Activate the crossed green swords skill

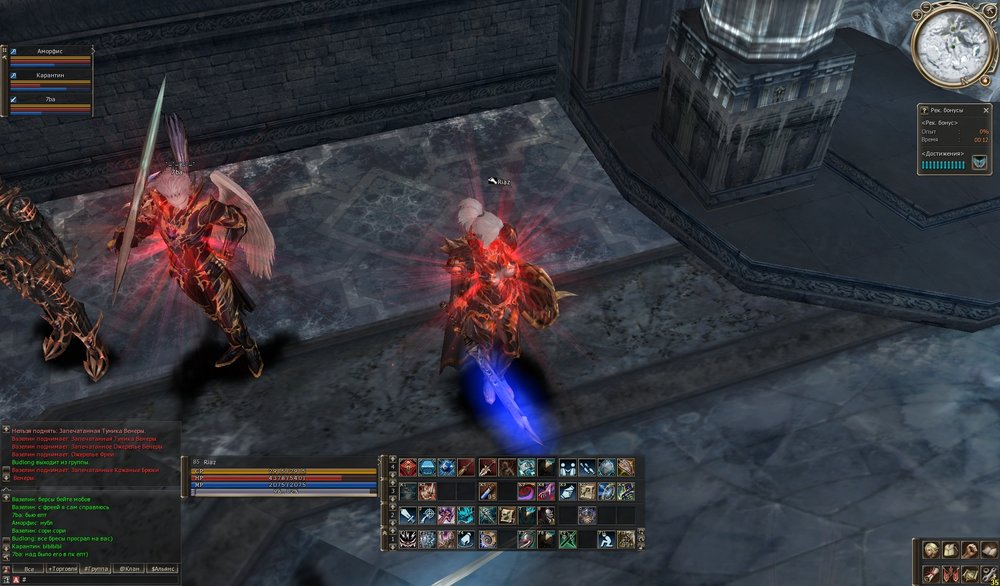click(567, 539)
